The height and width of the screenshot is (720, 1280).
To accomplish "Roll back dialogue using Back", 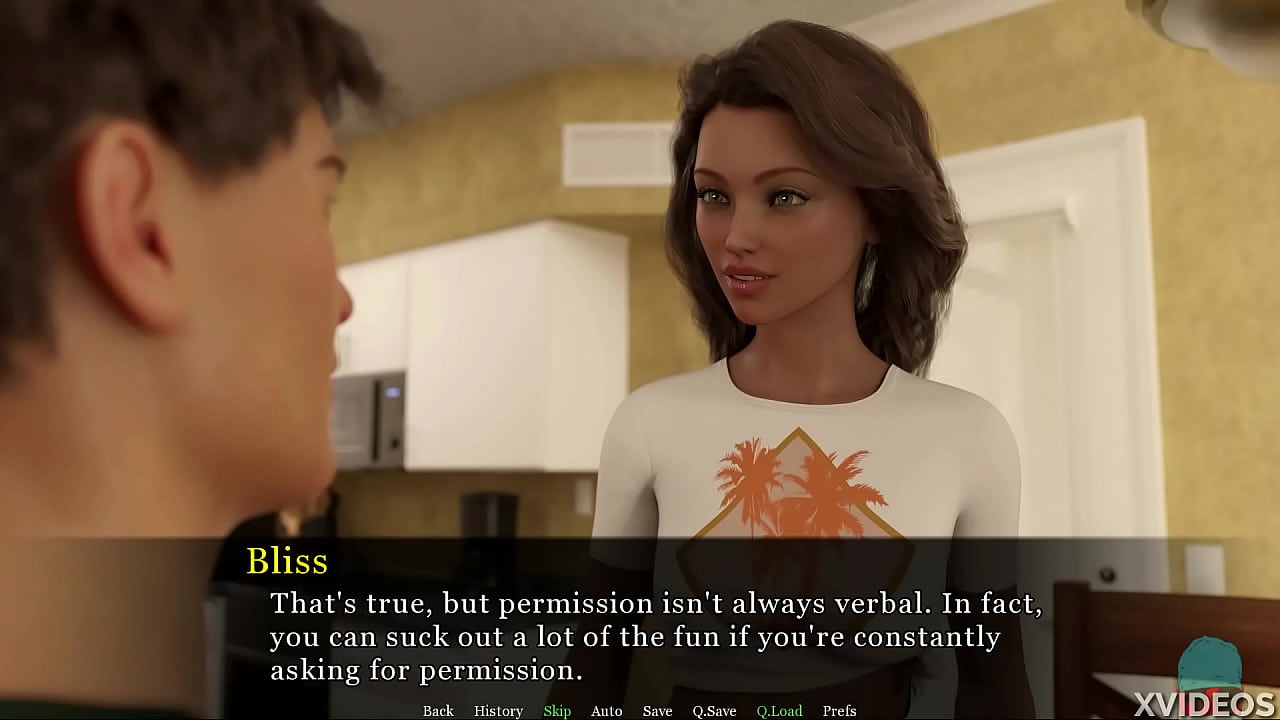I will [x=438, y=710].
